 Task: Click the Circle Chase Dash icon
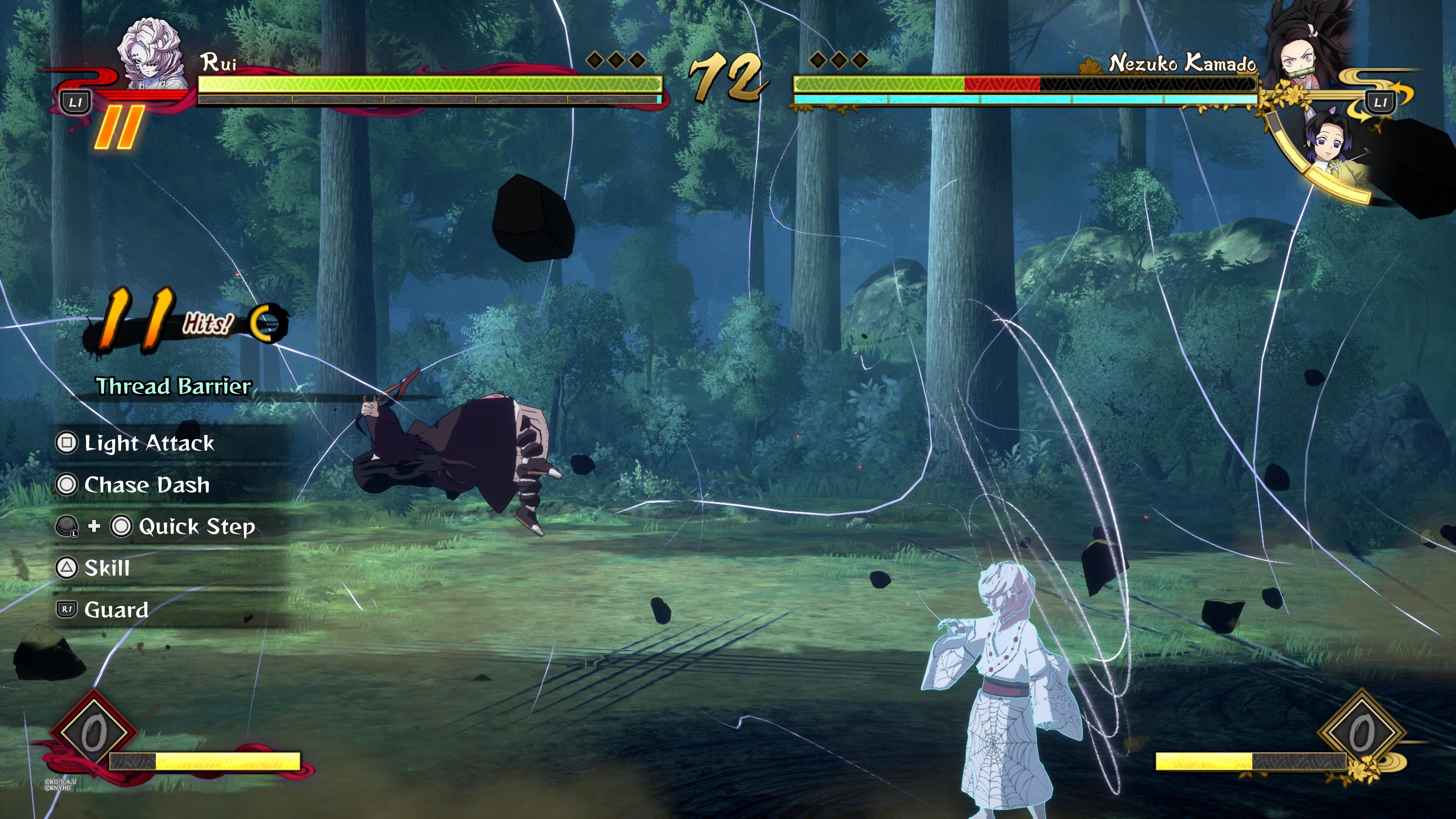click(x=67, y=485)
